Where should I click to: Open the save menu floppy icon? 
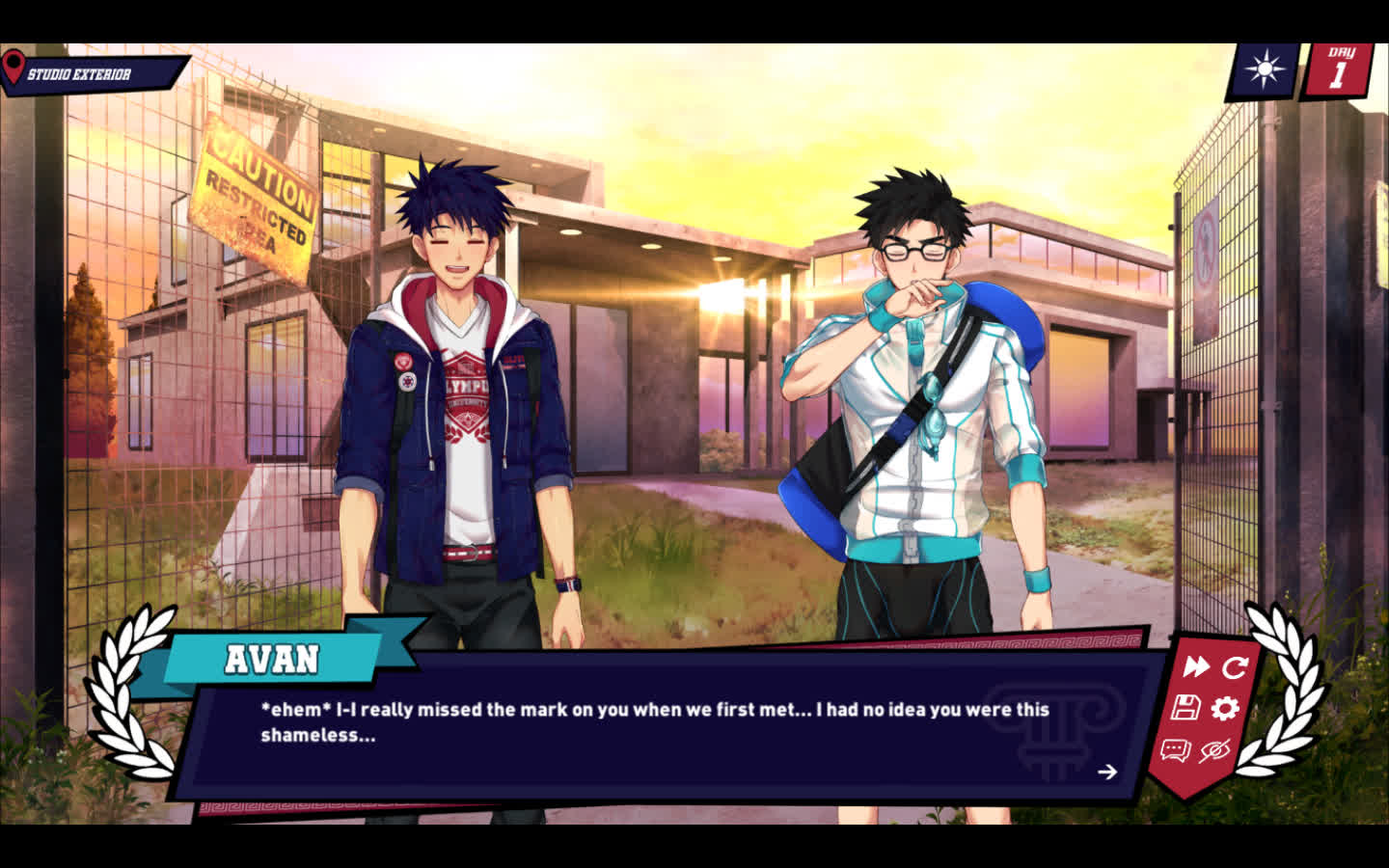point(1185,708)
